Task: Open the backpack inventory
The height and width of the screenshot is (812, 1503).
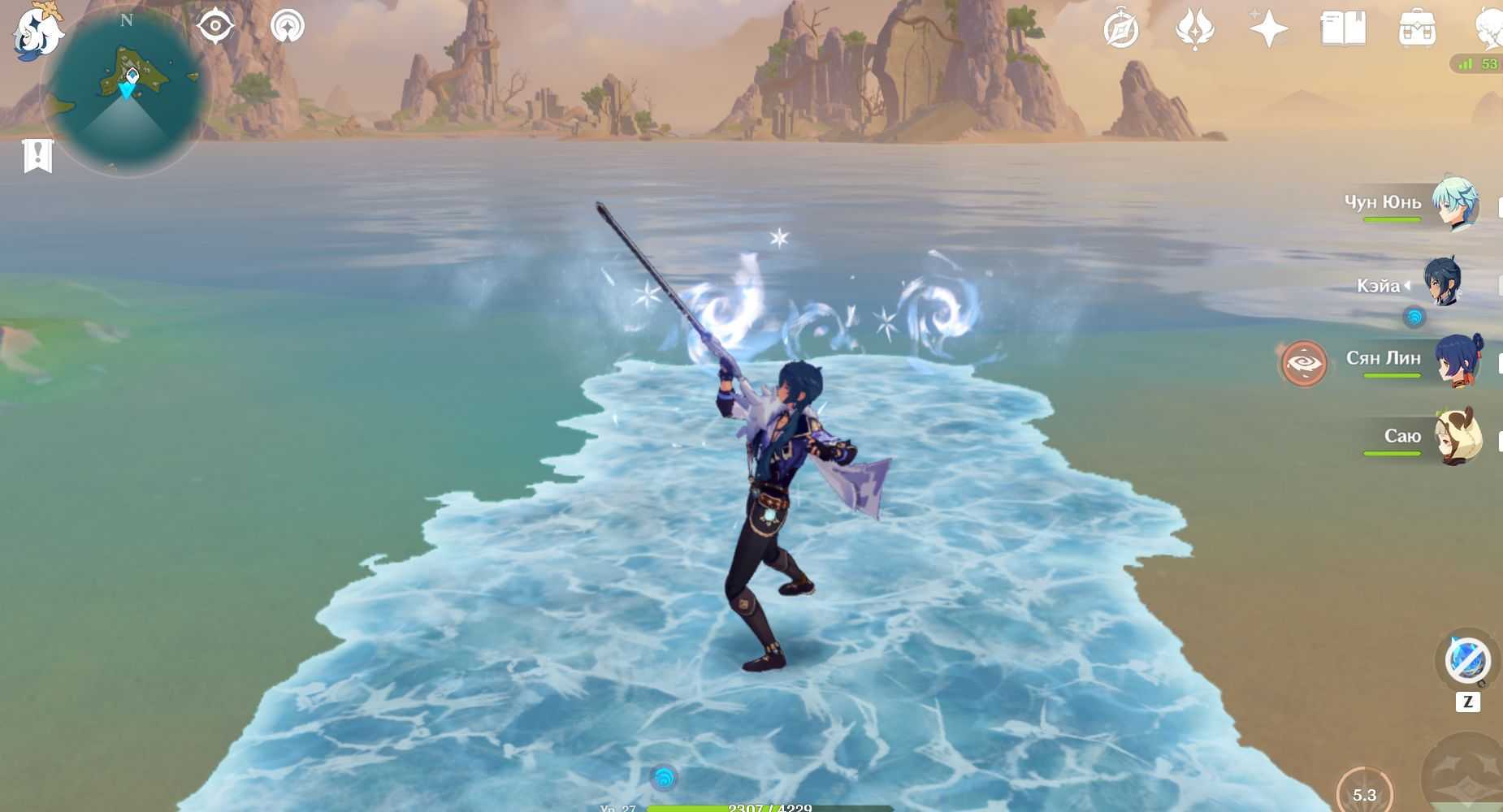Action: pyautogui.click(x=1417, y=30)
